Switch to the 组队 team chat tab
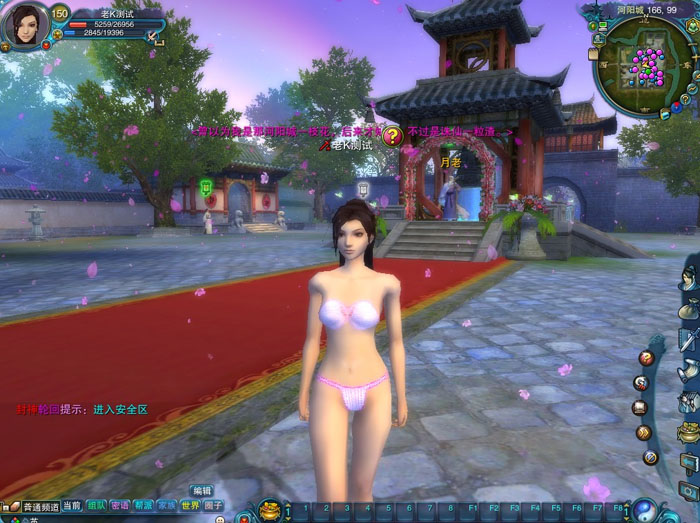This screenshot has height=523, width=700. pyautogui.click(x=96, y=506)
